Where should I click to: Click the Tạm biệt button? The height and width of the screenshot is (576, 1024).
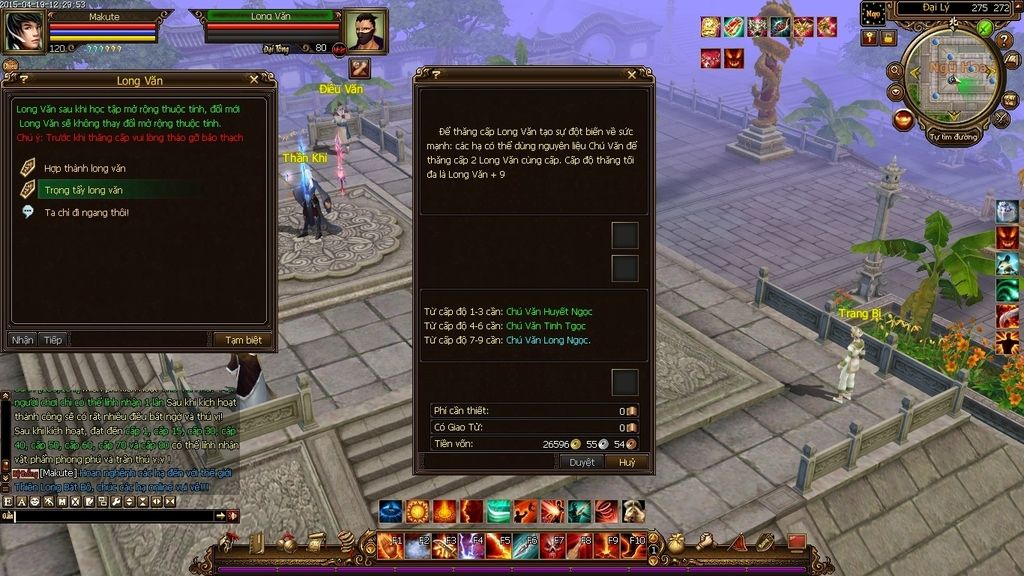click(242, 340)
